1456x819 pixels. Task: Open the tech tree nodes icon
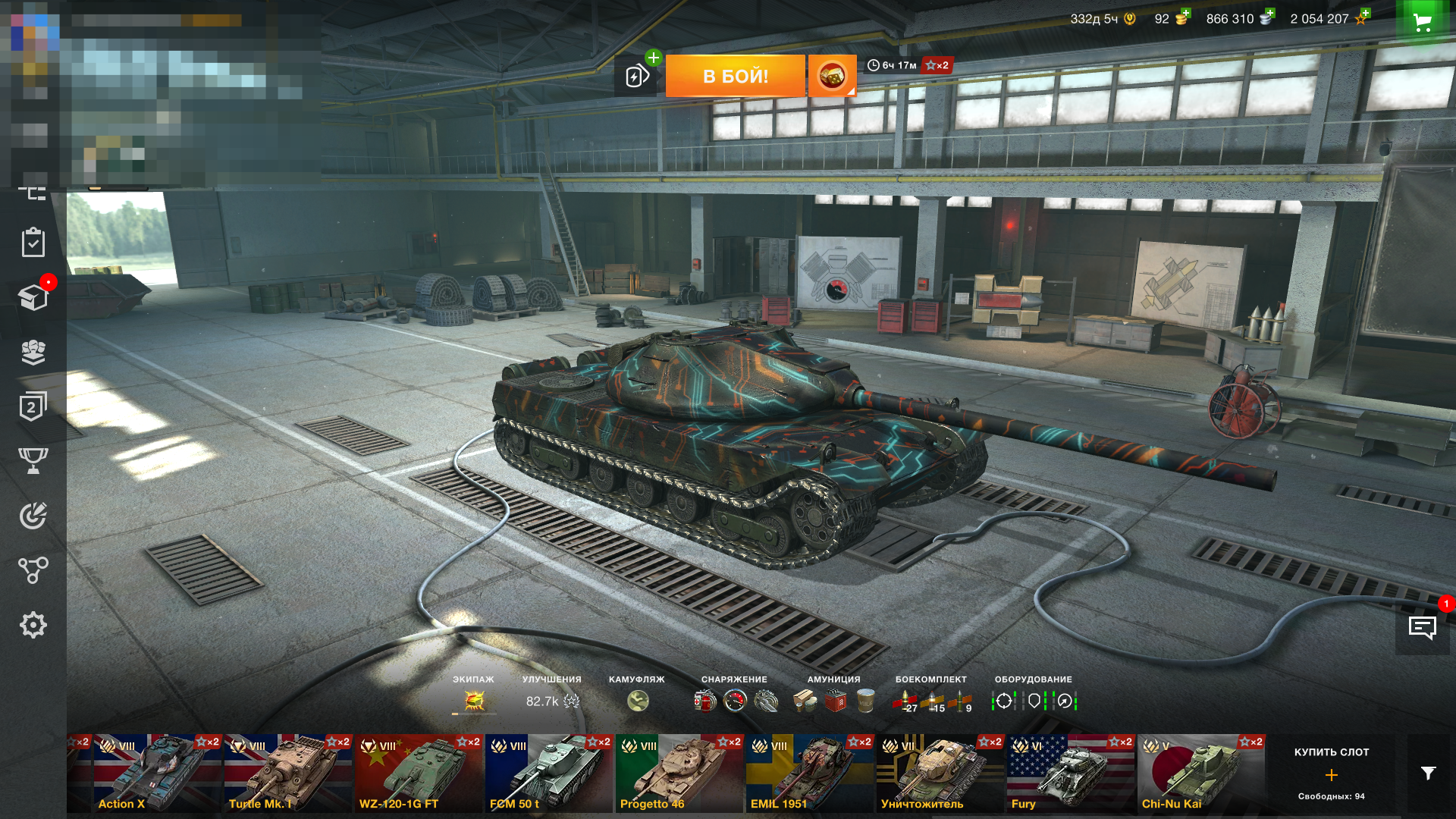33,570
